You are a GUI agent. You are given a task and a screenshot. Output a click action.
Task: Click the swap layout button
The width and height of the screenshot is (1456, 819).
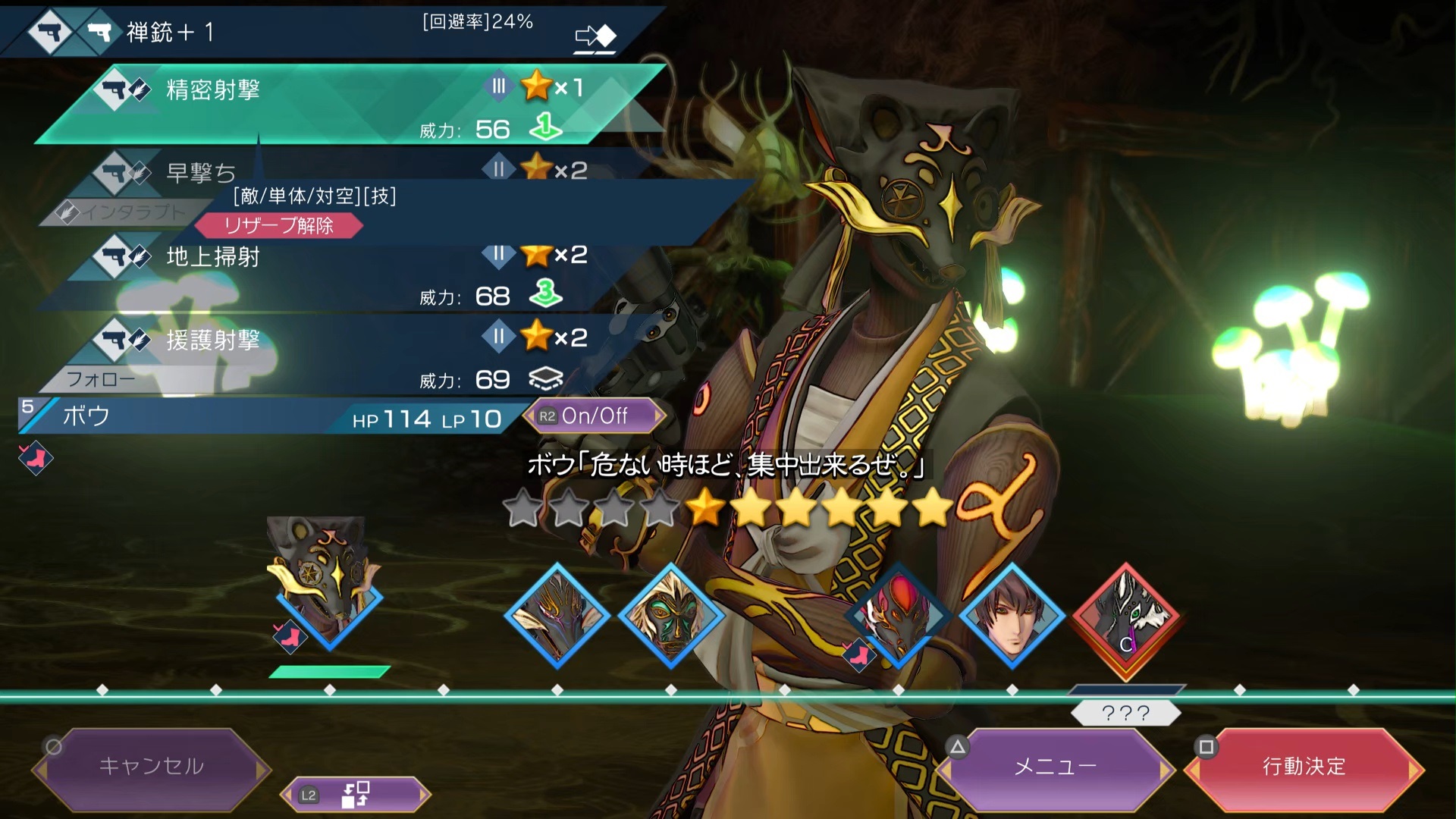click(x=355, y=795)
